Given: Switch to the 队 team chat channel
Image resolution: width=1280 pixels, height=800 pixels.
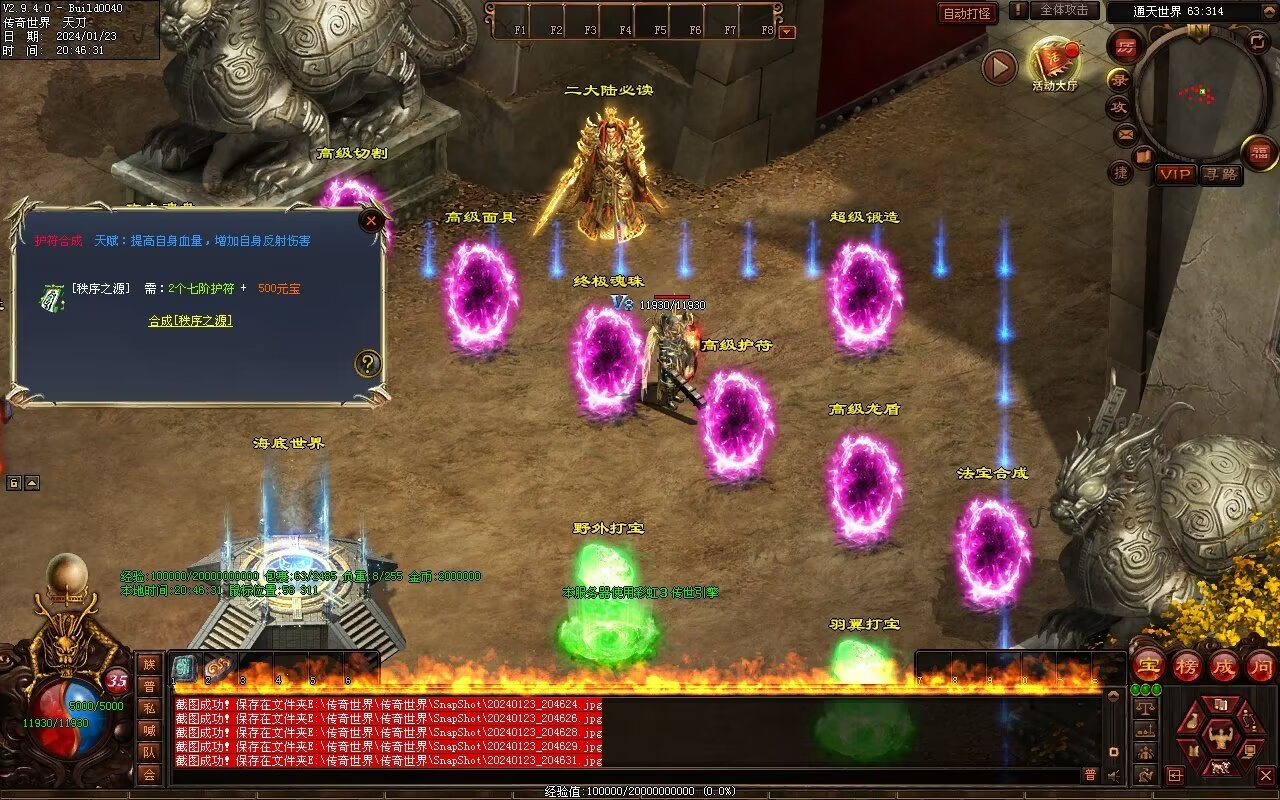Looking at the screenshot, I should pyautogui.click(x=149, y=752).
